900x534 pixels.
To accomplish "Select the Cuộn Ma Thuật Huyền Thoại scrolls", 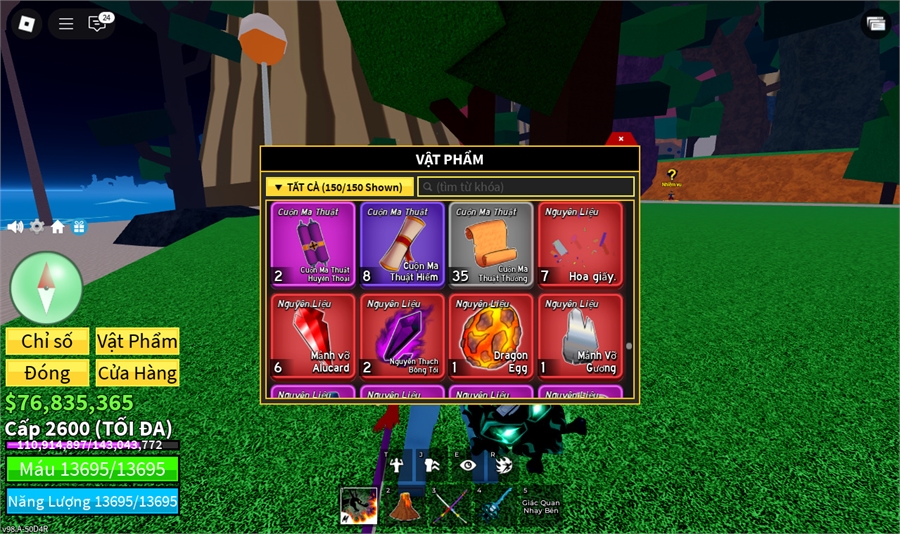I will tap(312, 245).
